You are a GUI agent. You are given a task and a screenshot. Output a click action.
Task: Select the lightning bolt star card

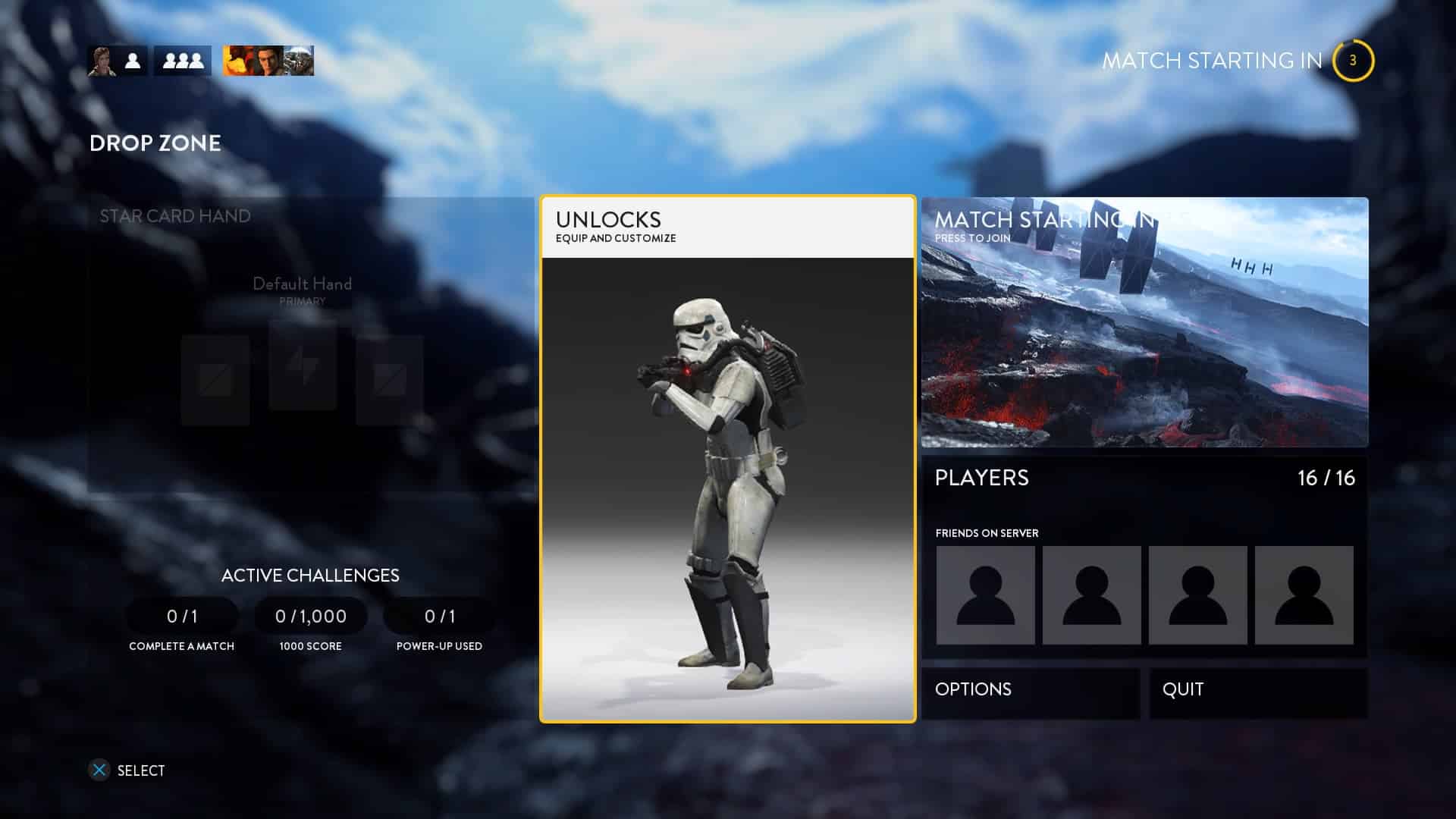click(303, 366)
